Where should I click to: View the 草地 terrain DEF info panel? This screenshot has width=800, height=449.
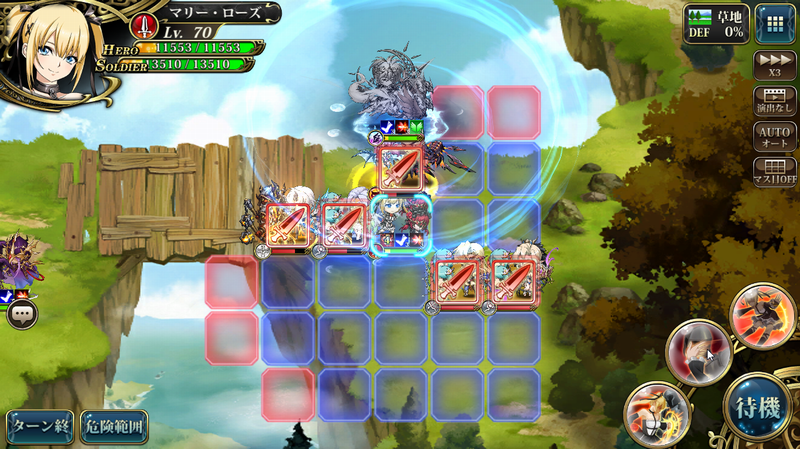[715, 22]
